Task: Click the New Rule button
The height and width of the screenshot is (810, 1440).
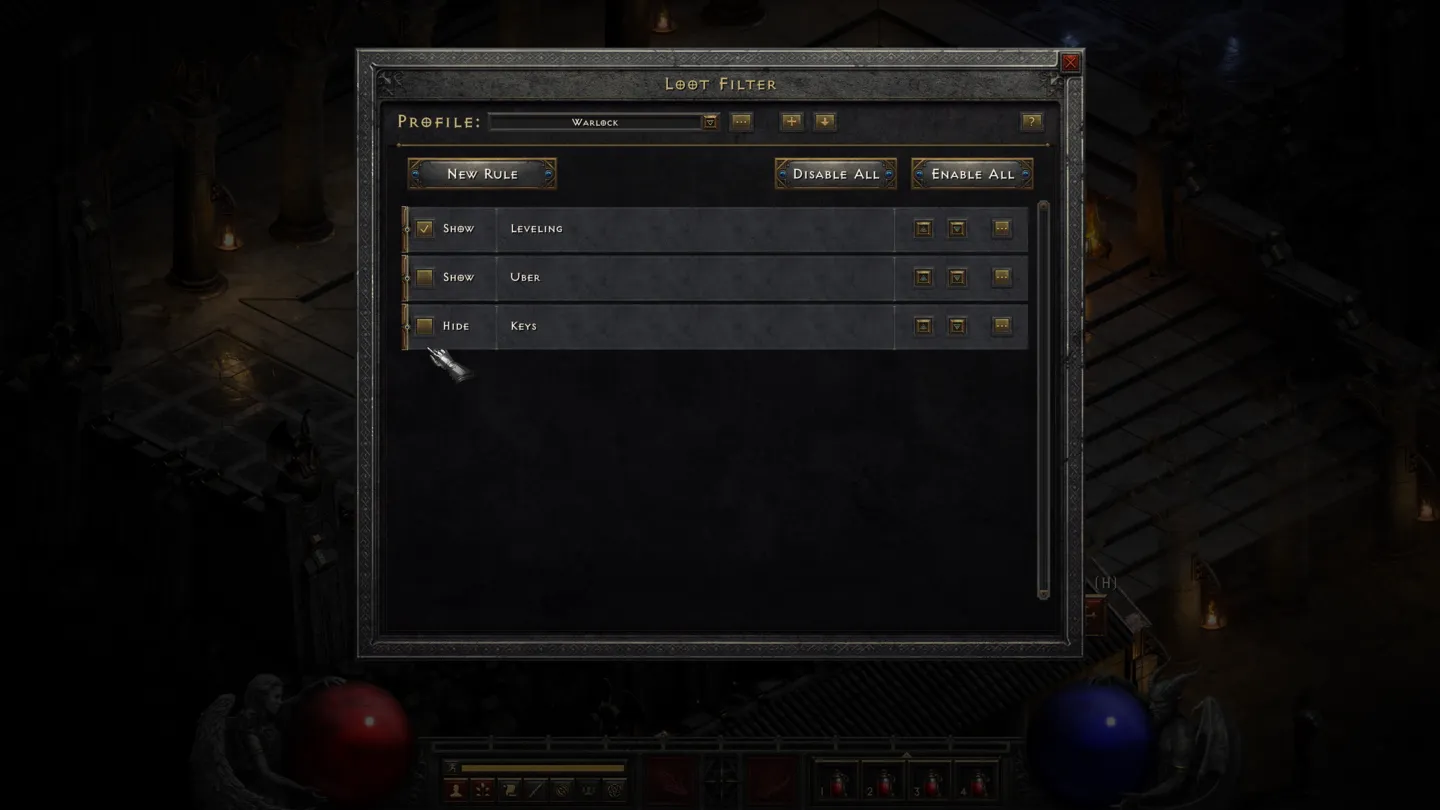Action: tap(483, 173)
